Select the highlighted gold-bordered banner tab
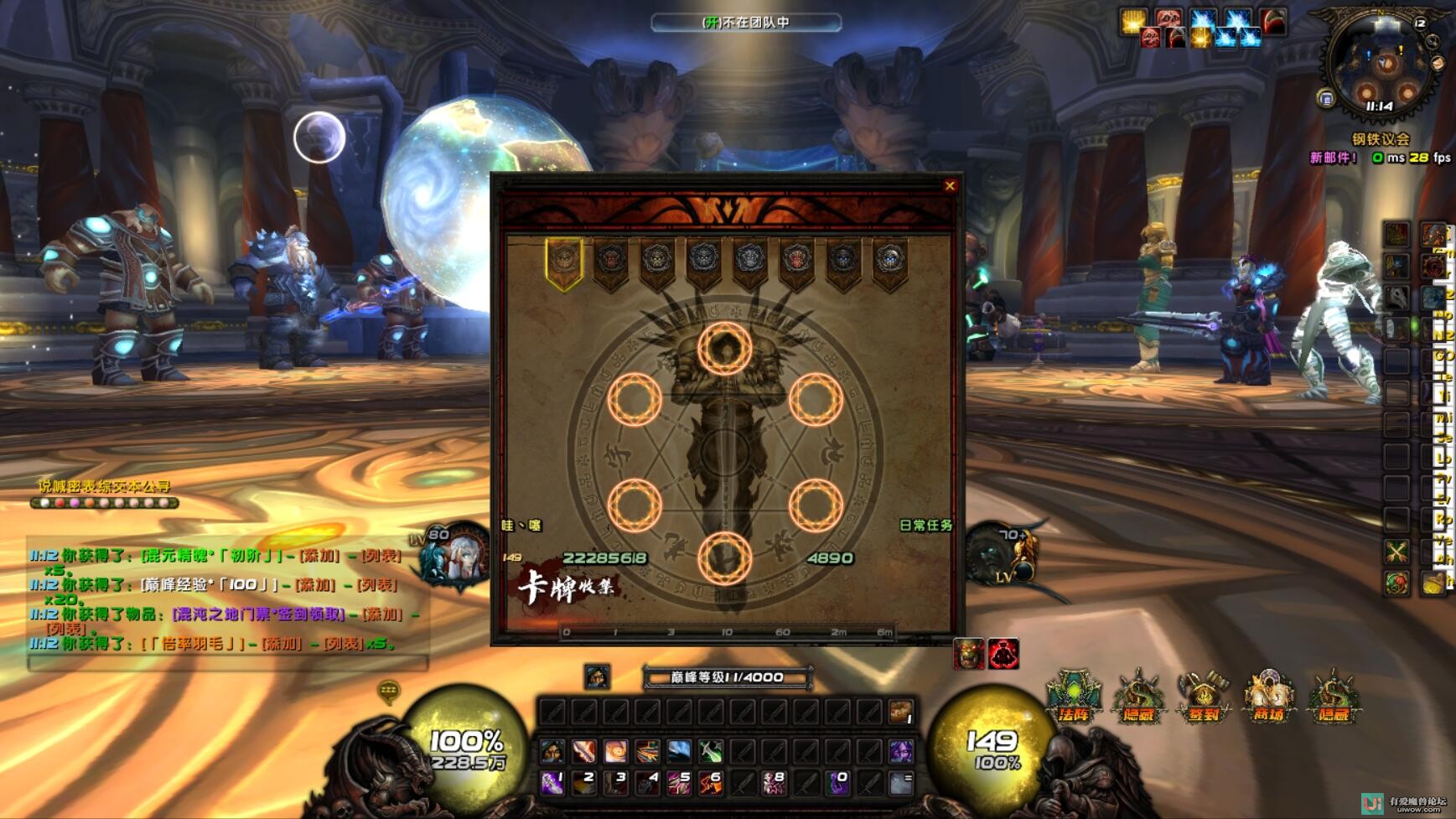Viewport: 1456px width, 819px height. (x=564, y=262)
